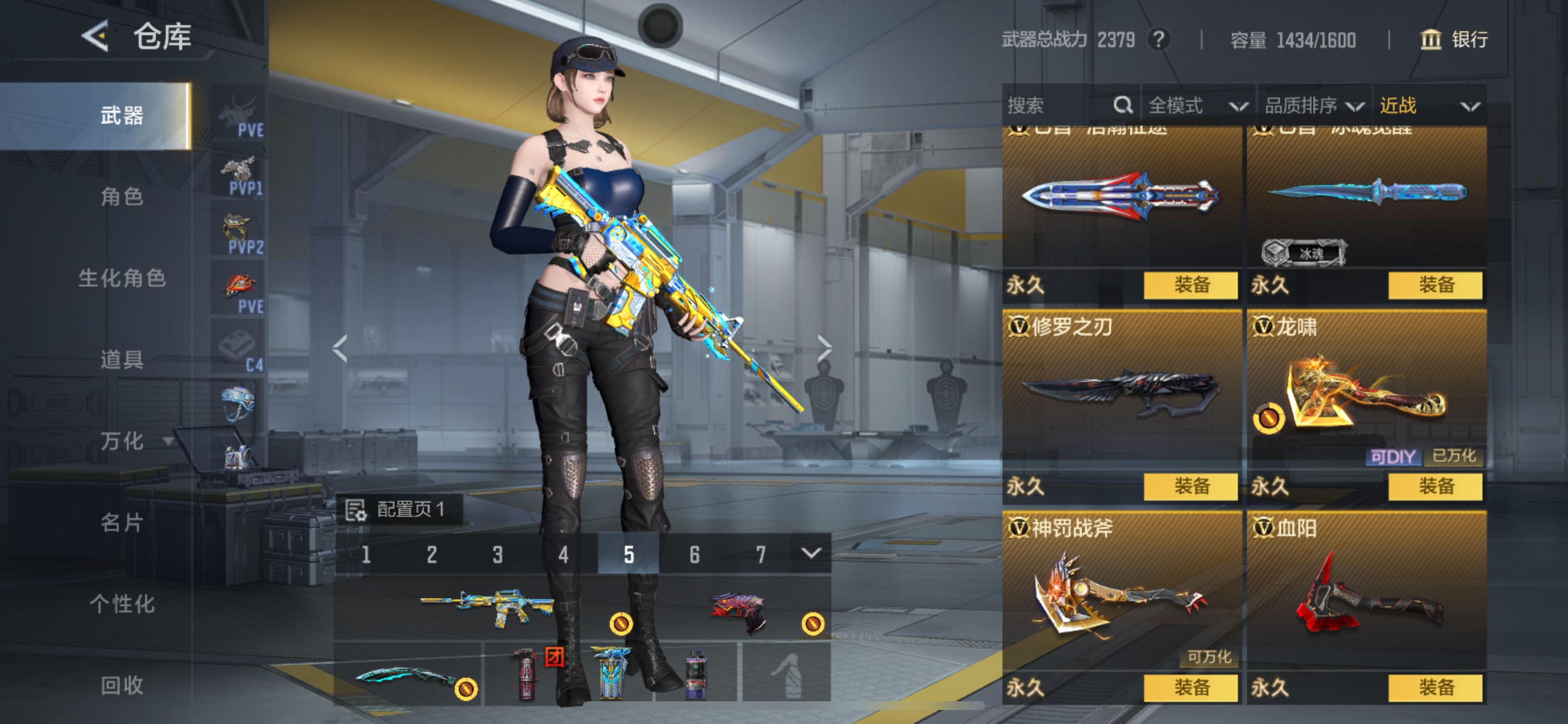Open the 角色 category

122,196
